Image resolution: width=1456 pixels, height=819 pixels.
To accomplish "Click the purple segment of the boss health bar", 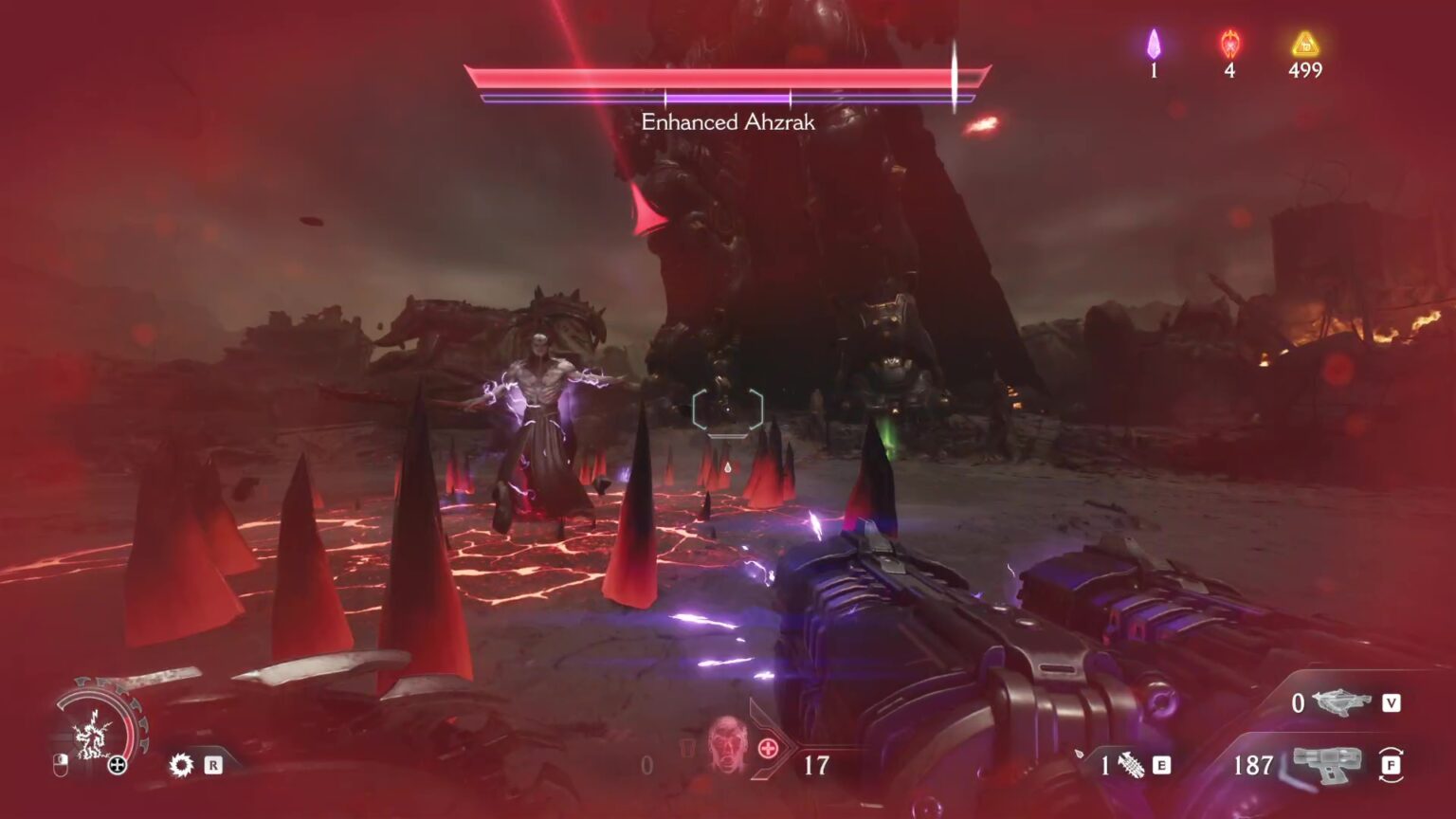I will pyautogui.click(x=730, y=96).
